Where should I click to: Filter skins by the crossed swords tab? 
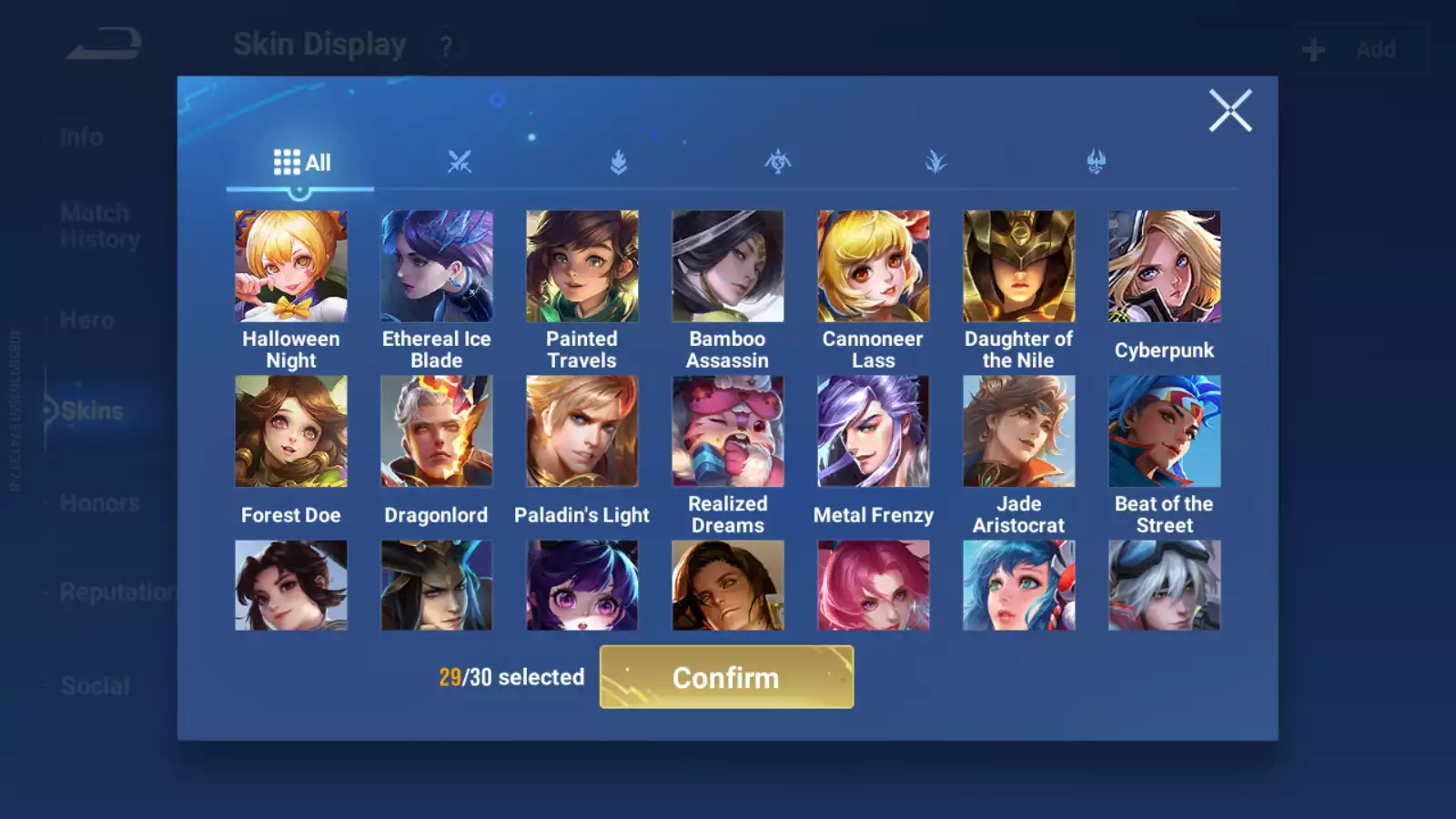(x=460, y=163)
